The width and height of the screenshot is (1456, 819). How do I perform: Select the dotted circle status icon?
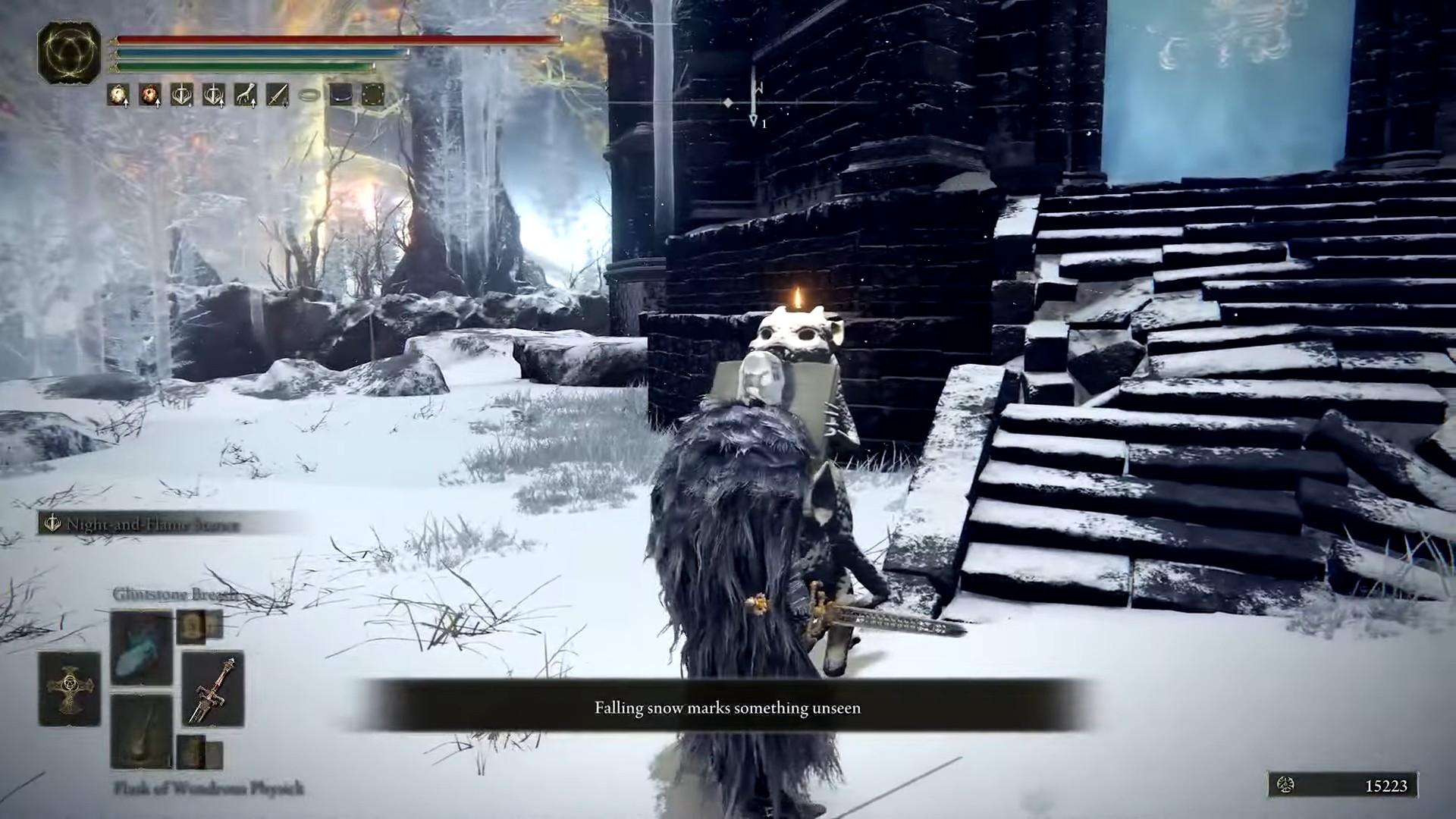(372, 95)
